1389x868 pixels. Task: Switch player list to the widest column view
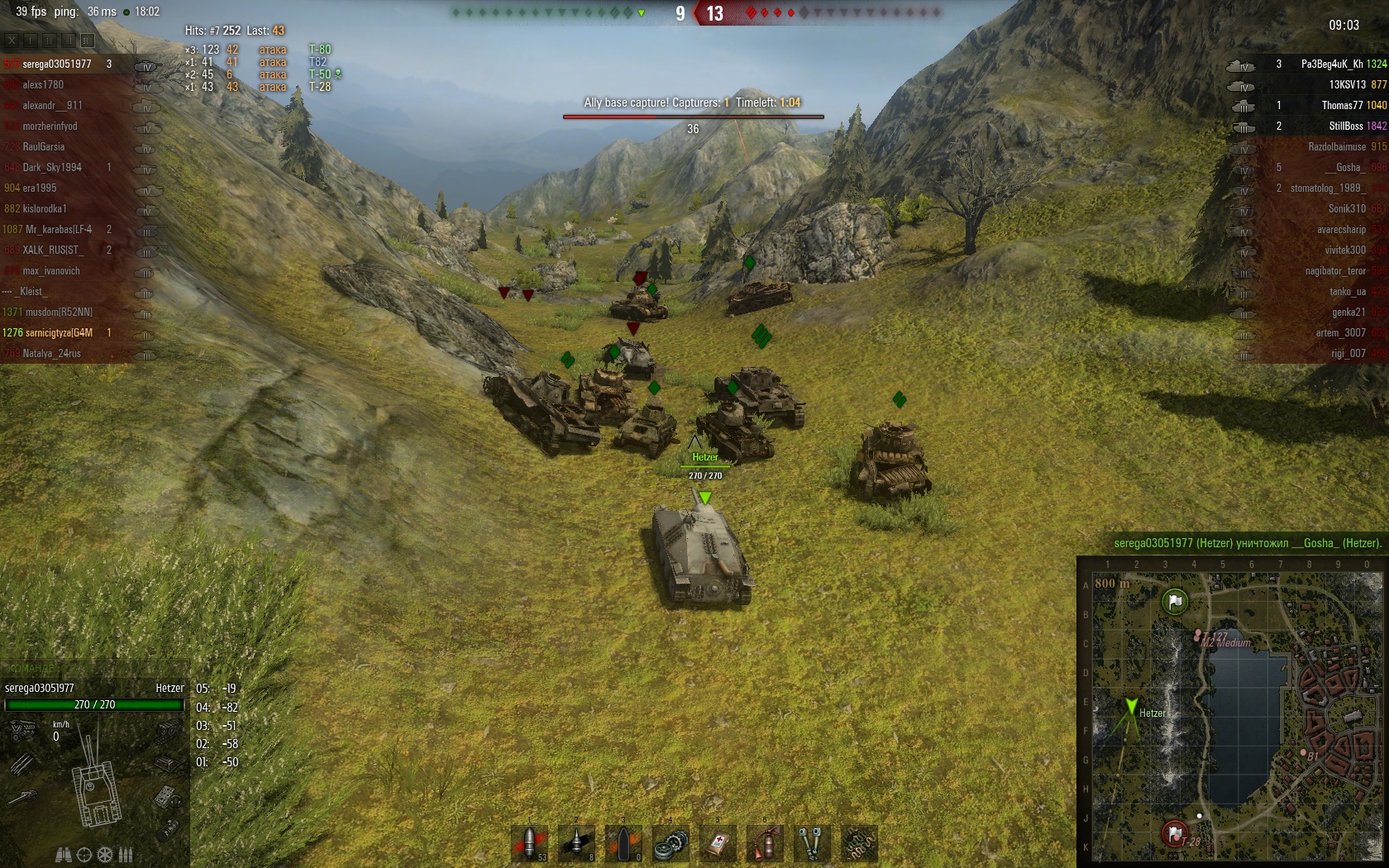tap(88, 40)
